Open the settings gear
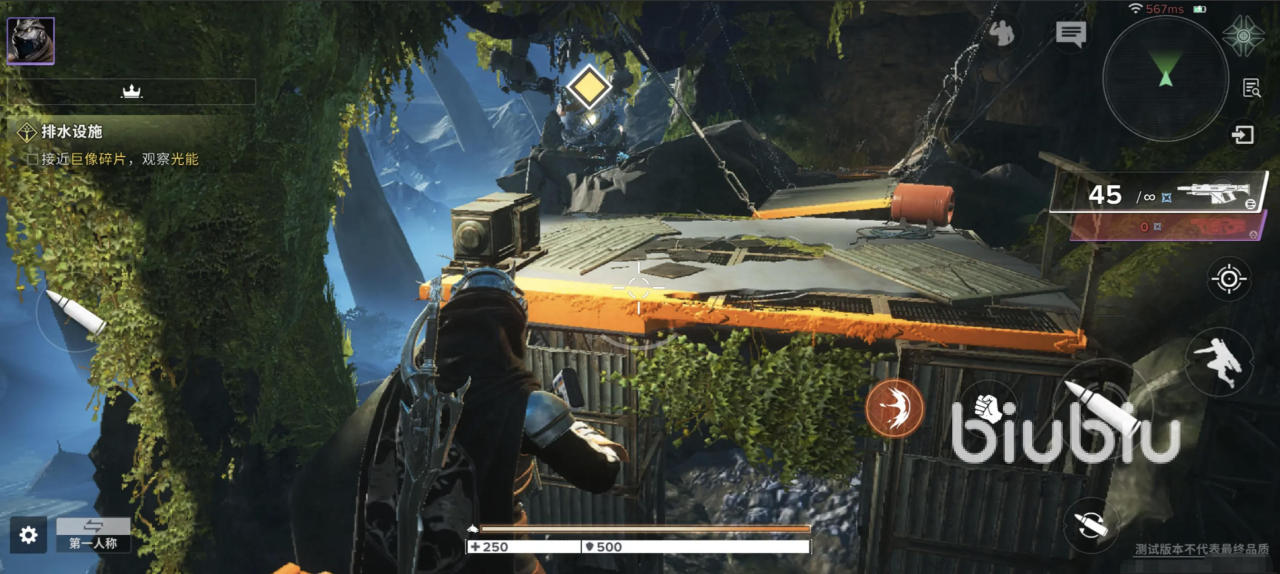 point(29,535)
